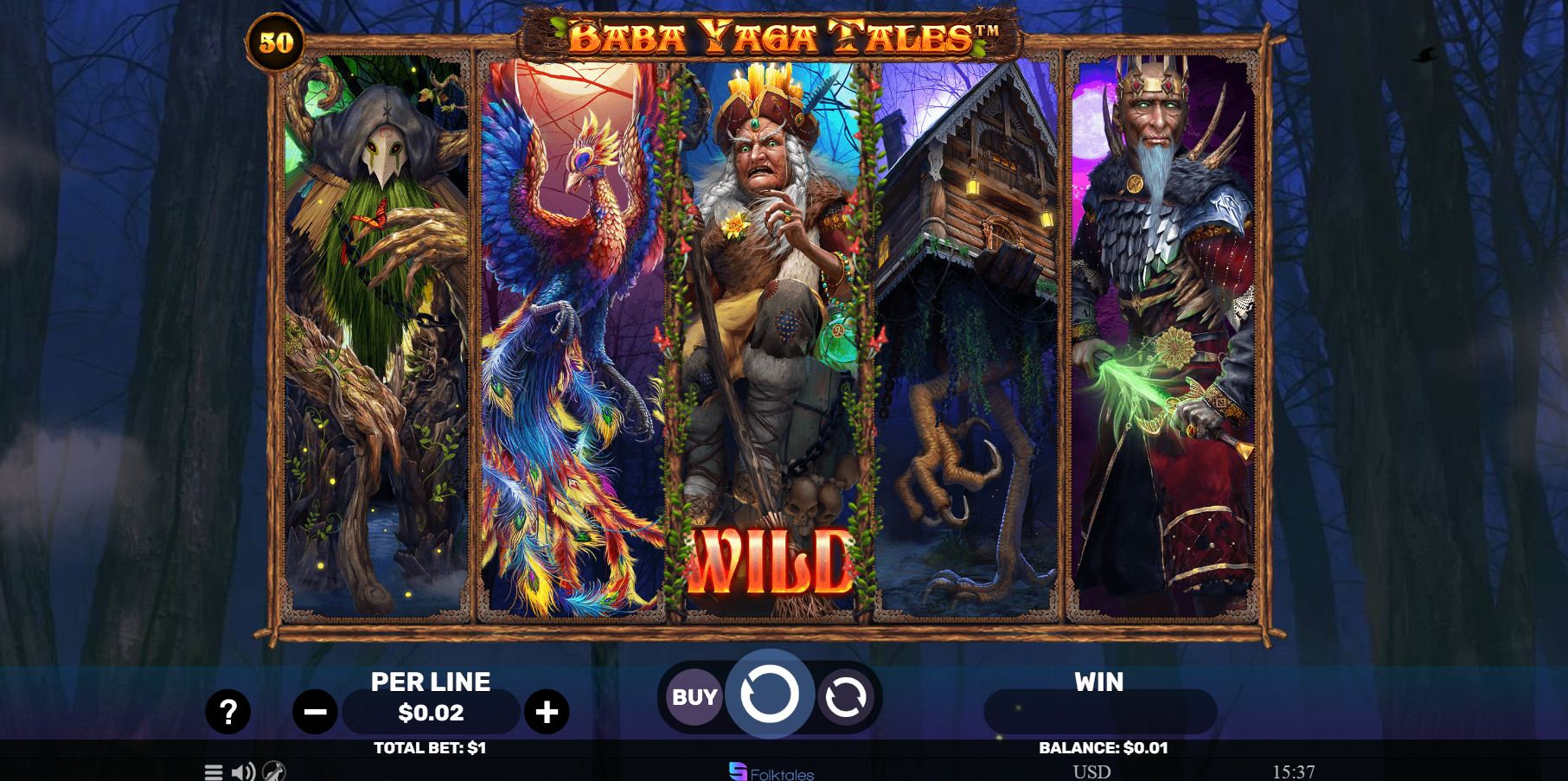The width and height of the screenshot is (1568, 781).
Task: Click the 50 paylines badge
Action: pos(276,42)
